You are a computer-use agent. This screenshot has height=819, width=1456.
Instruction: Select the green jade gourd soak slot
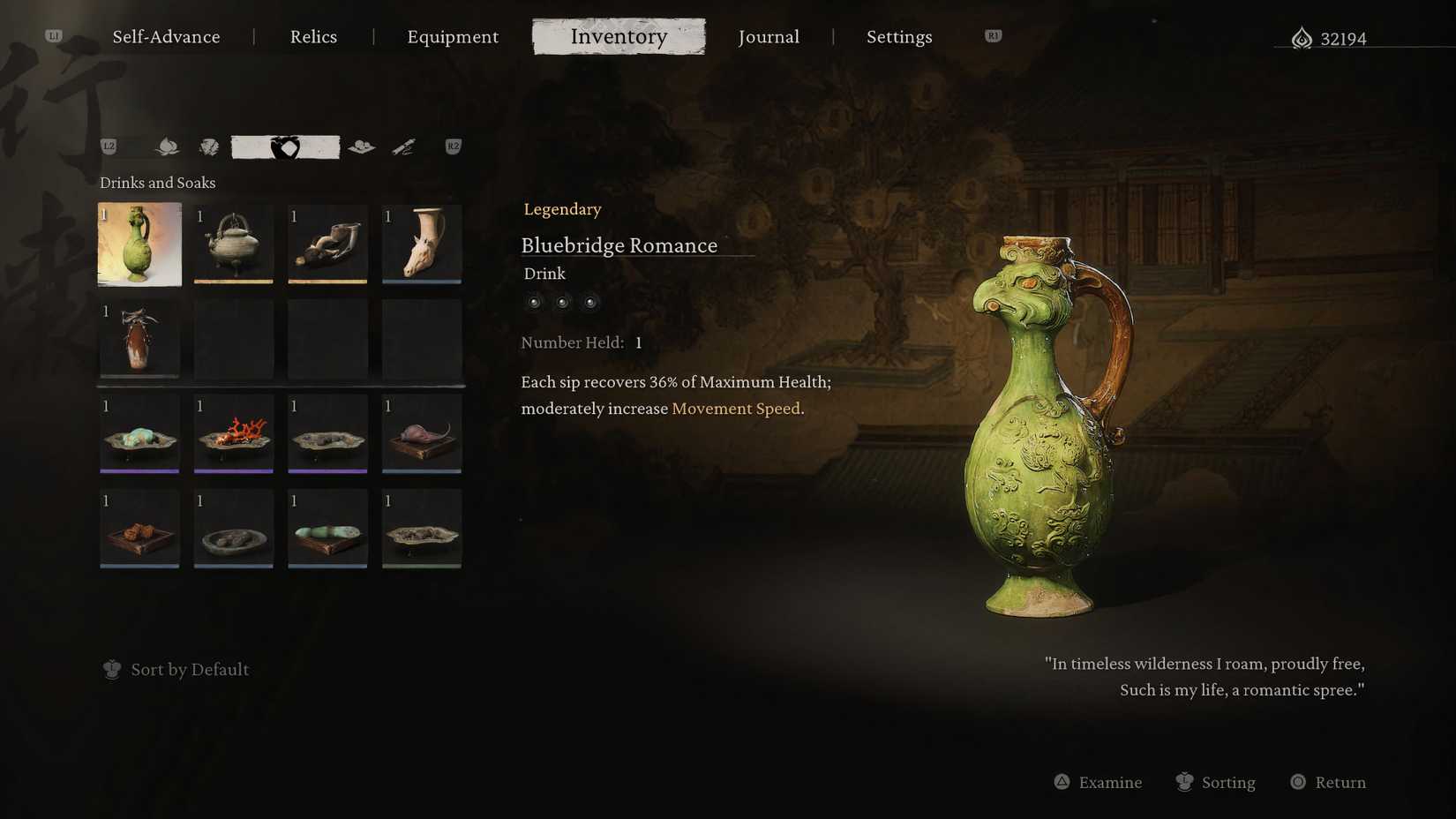pos(327,529)
